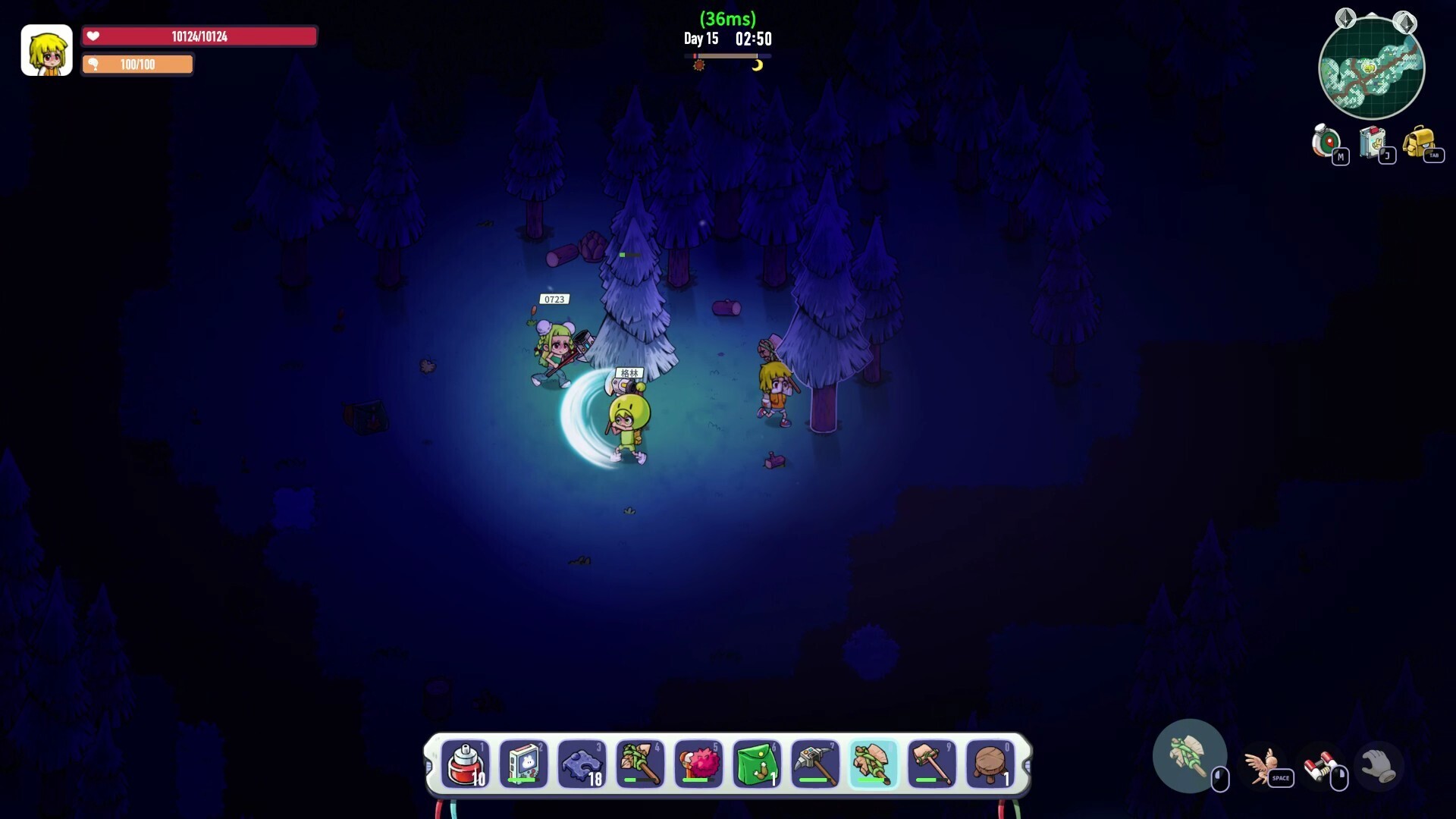Open the world map compass icon

click(1327, 141)
